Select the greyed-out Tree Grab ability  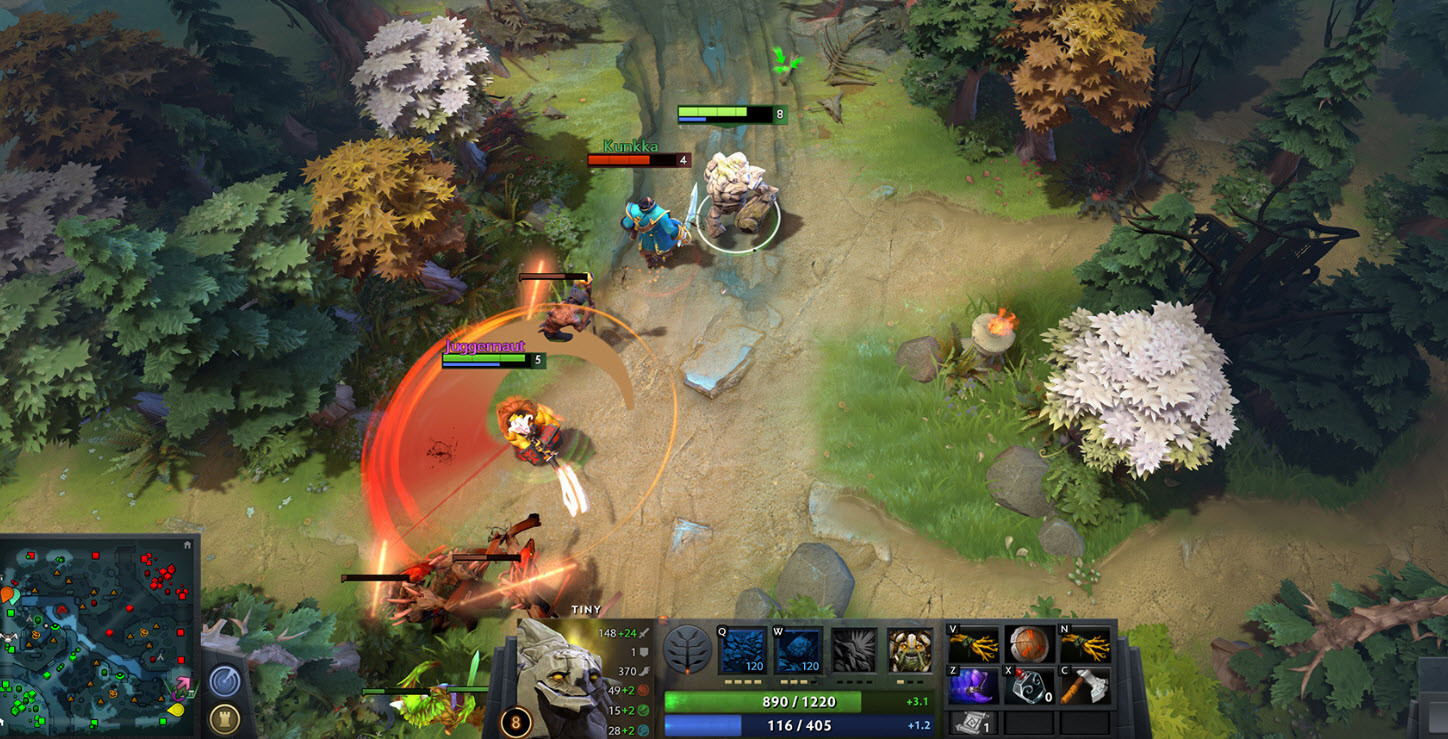(855, 650)
